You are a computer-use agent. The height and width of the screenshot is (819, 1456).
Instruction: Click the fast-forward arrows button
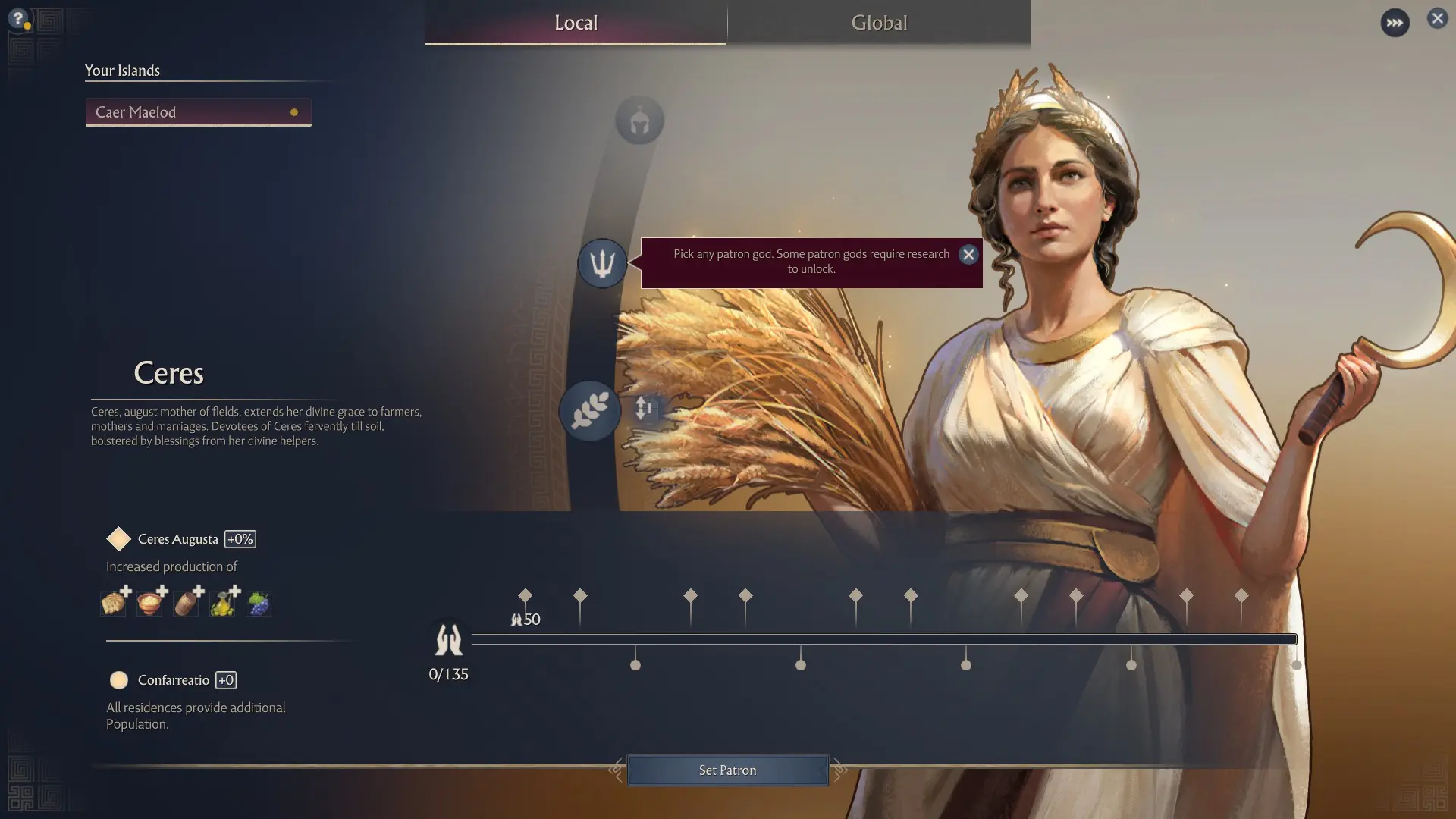tap(1395, 23)
